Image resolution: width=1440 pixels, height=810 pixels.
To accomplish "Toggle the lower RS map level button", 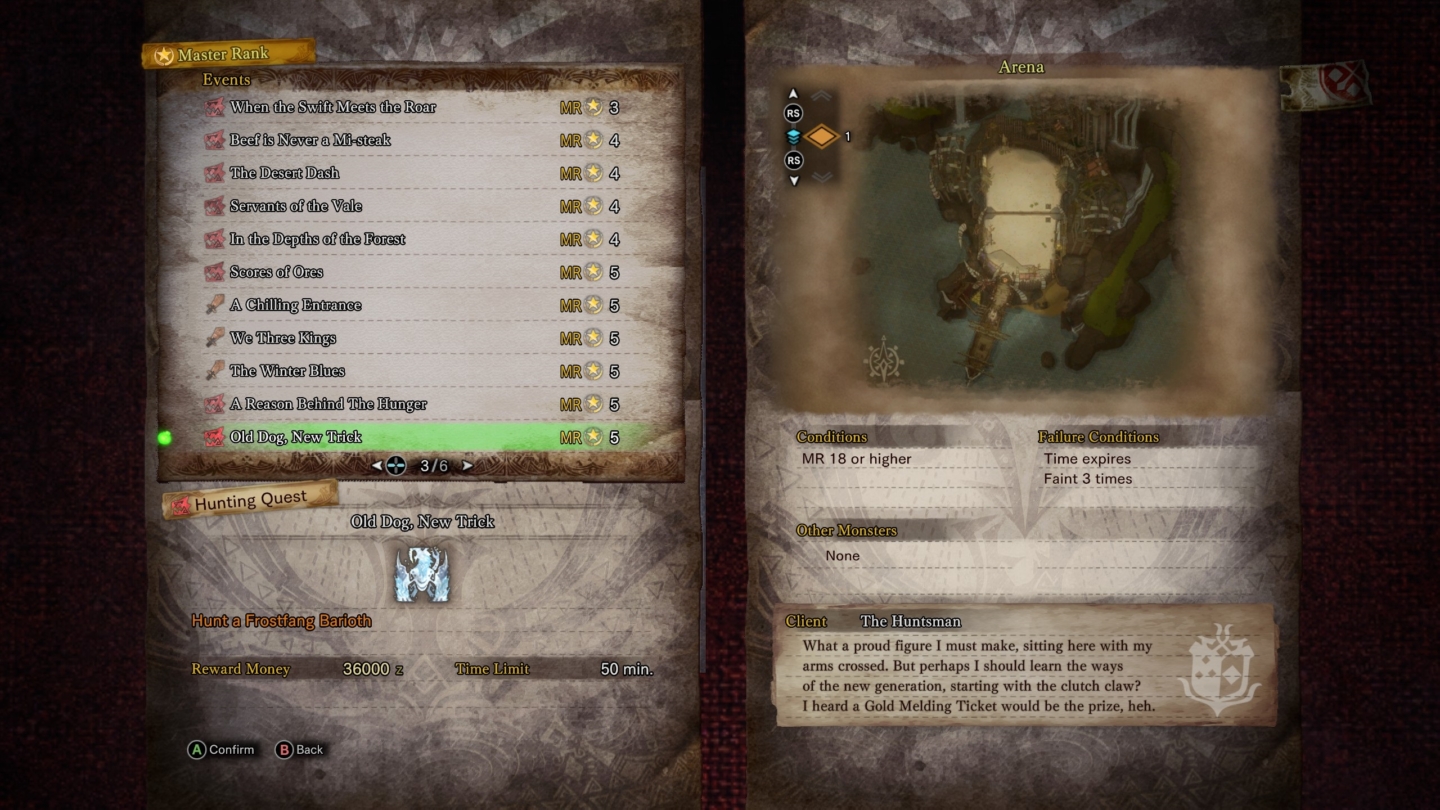I will tap(793, 160).
